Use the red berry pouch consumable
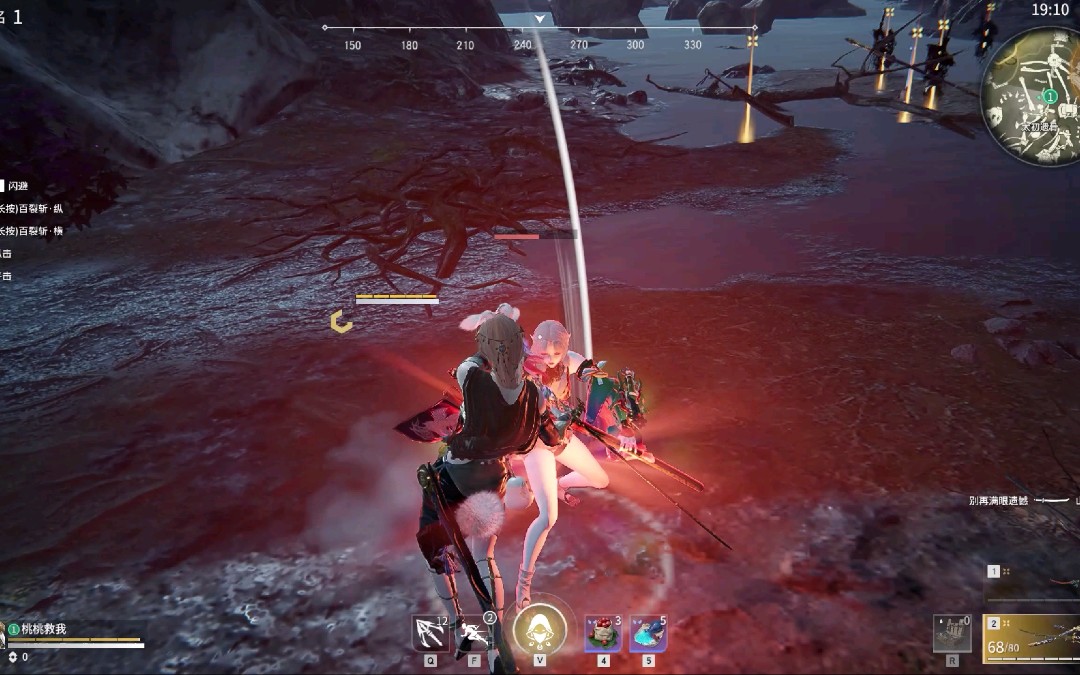 [603, 633]
